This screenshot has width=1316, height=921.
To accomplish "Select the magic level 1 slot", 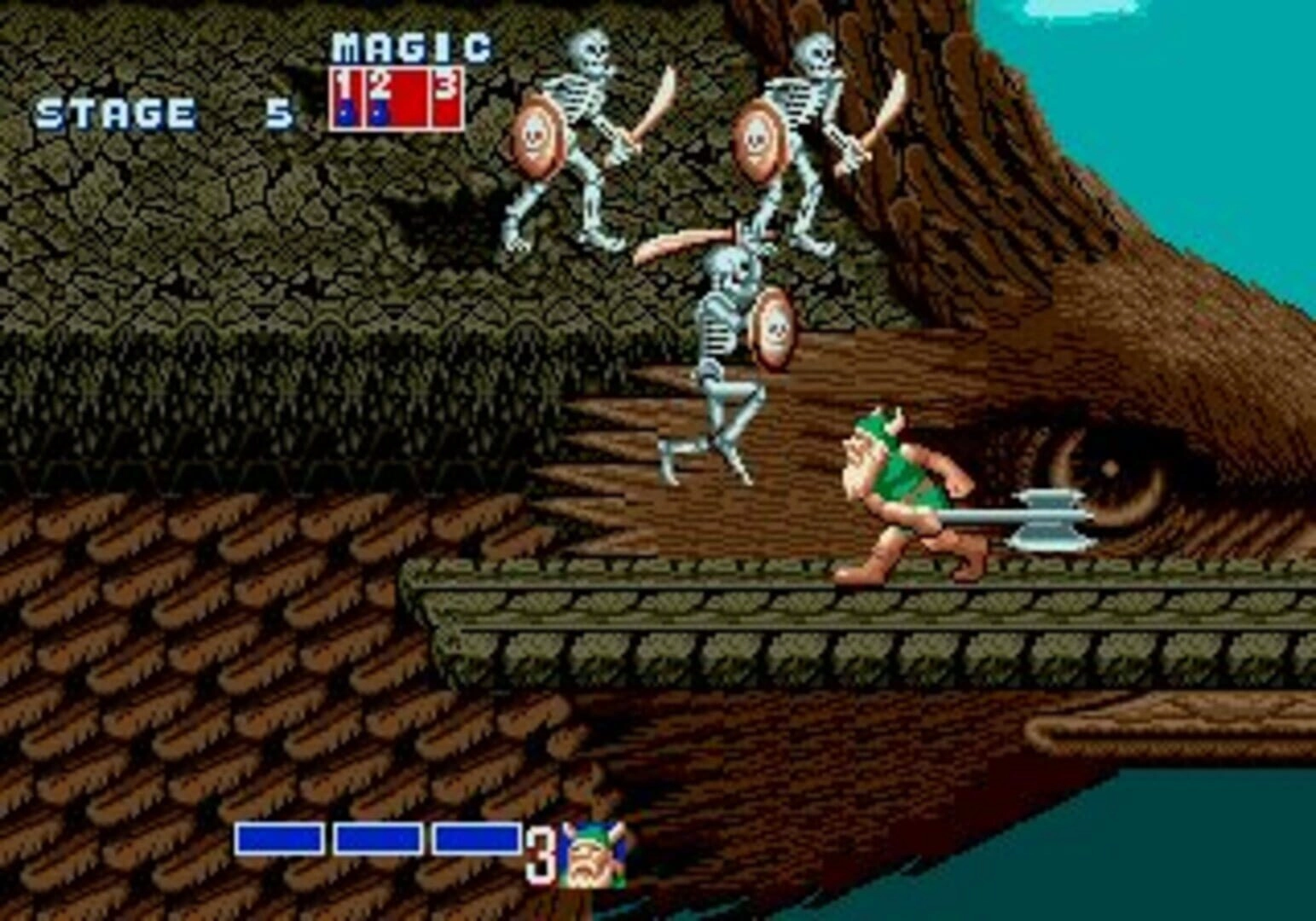I will coord(346,98).
